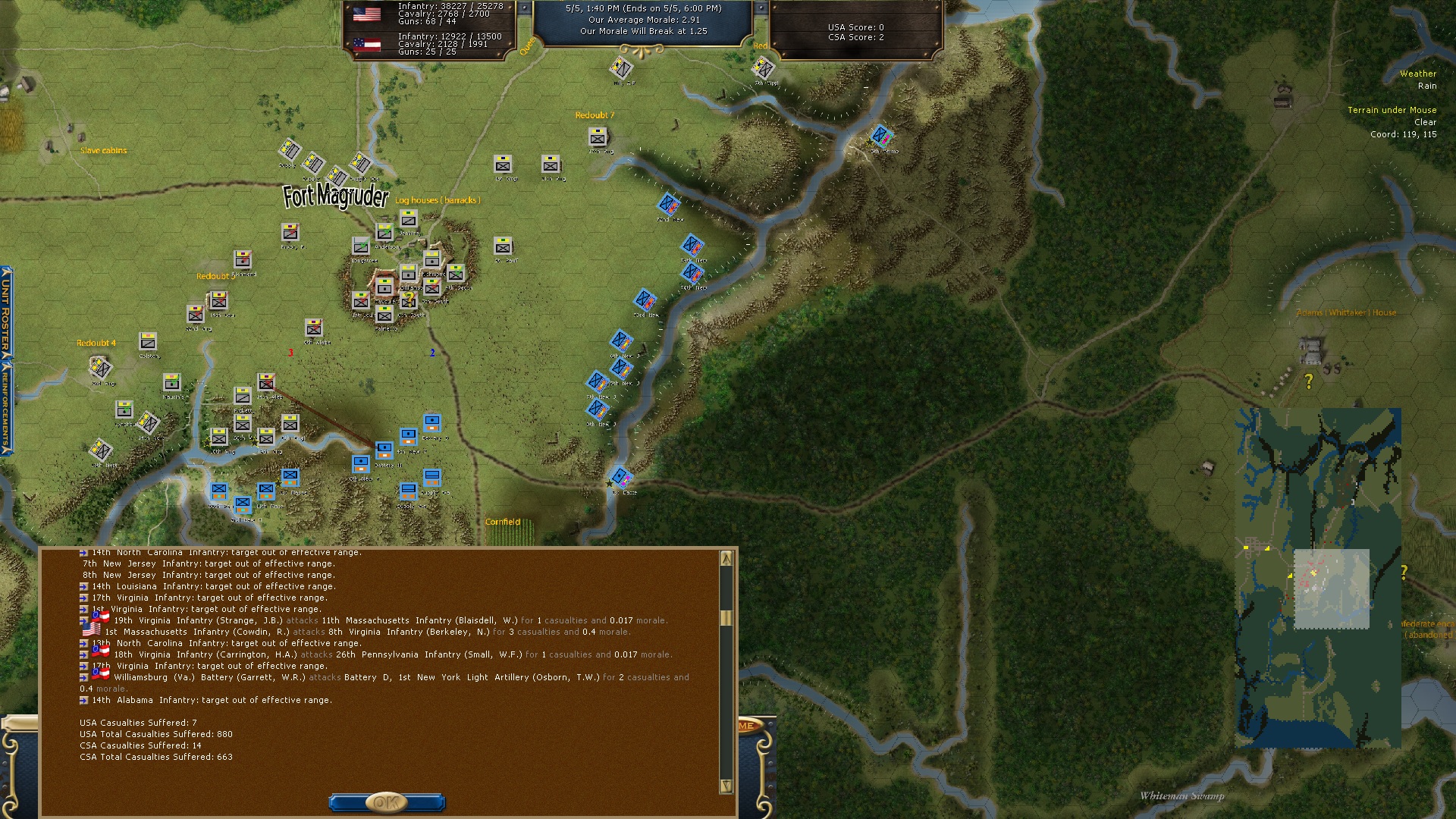
Task: Click the combat log scroll-up arrow
Action: [726, 559]
